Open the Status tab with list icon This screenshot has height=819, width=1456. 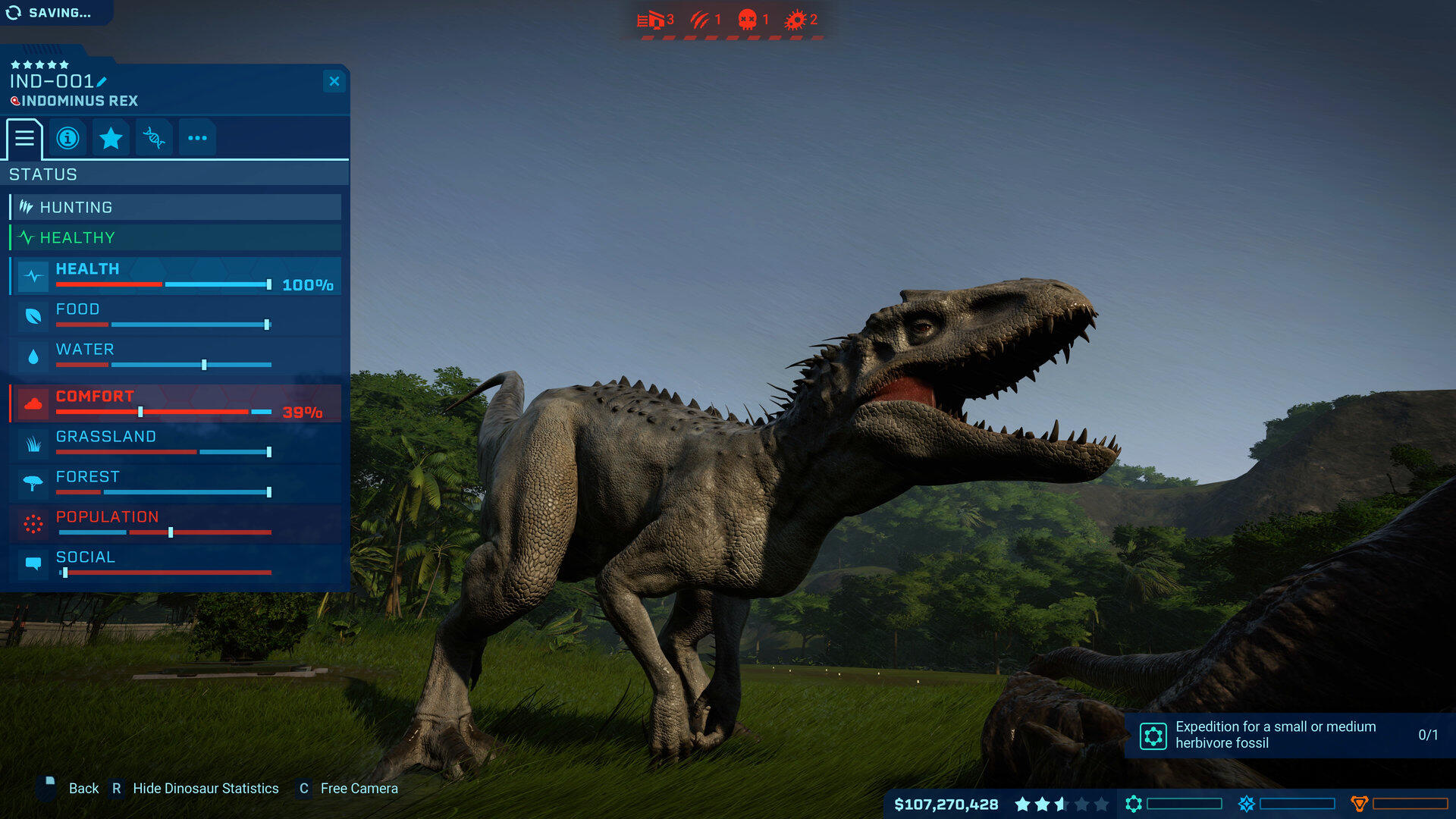pos(25,138)
